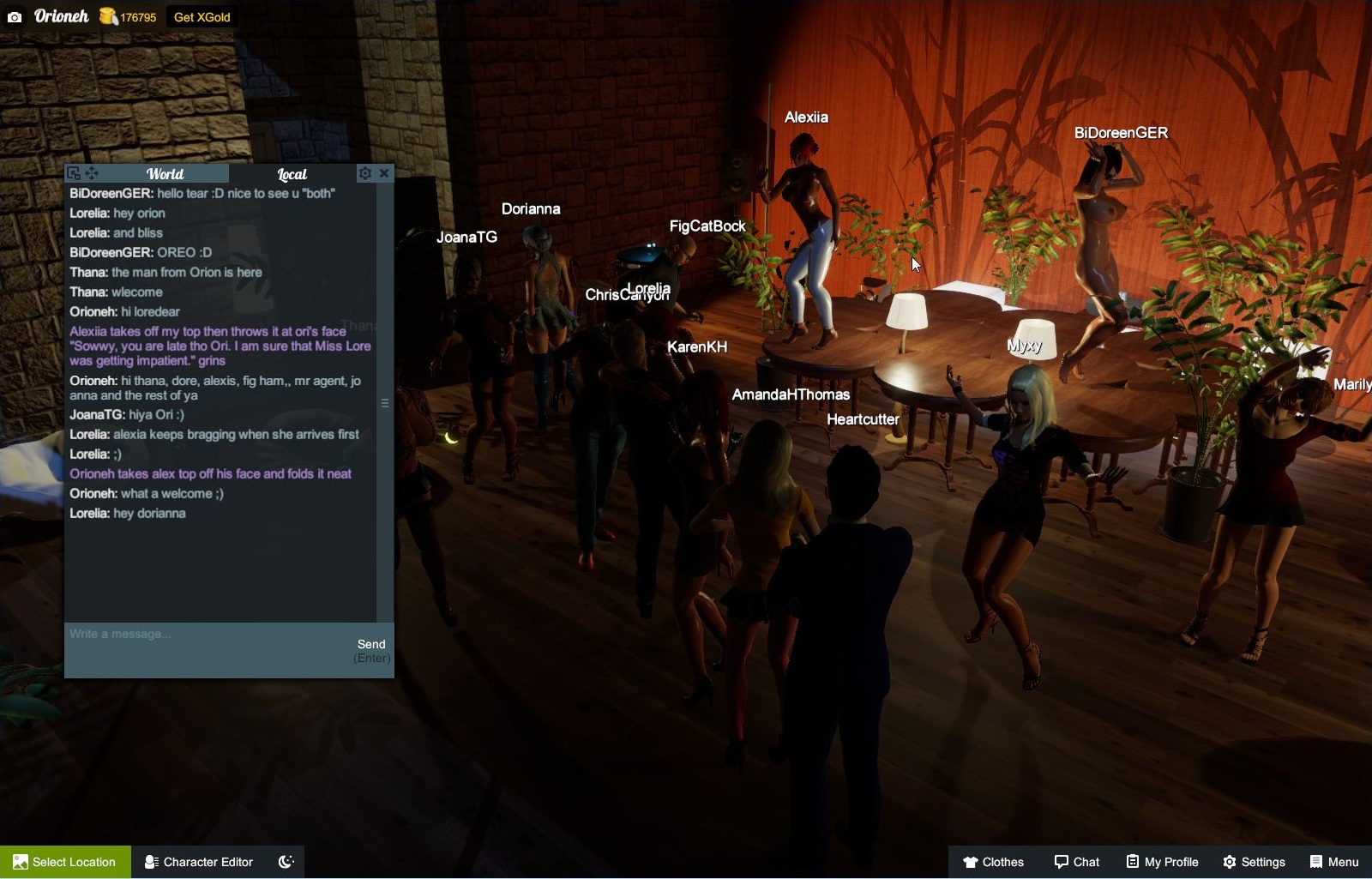This screenshot has width=1372, height=879.
Task: Open chat settings via the gear icon
Action: [365, 172]
